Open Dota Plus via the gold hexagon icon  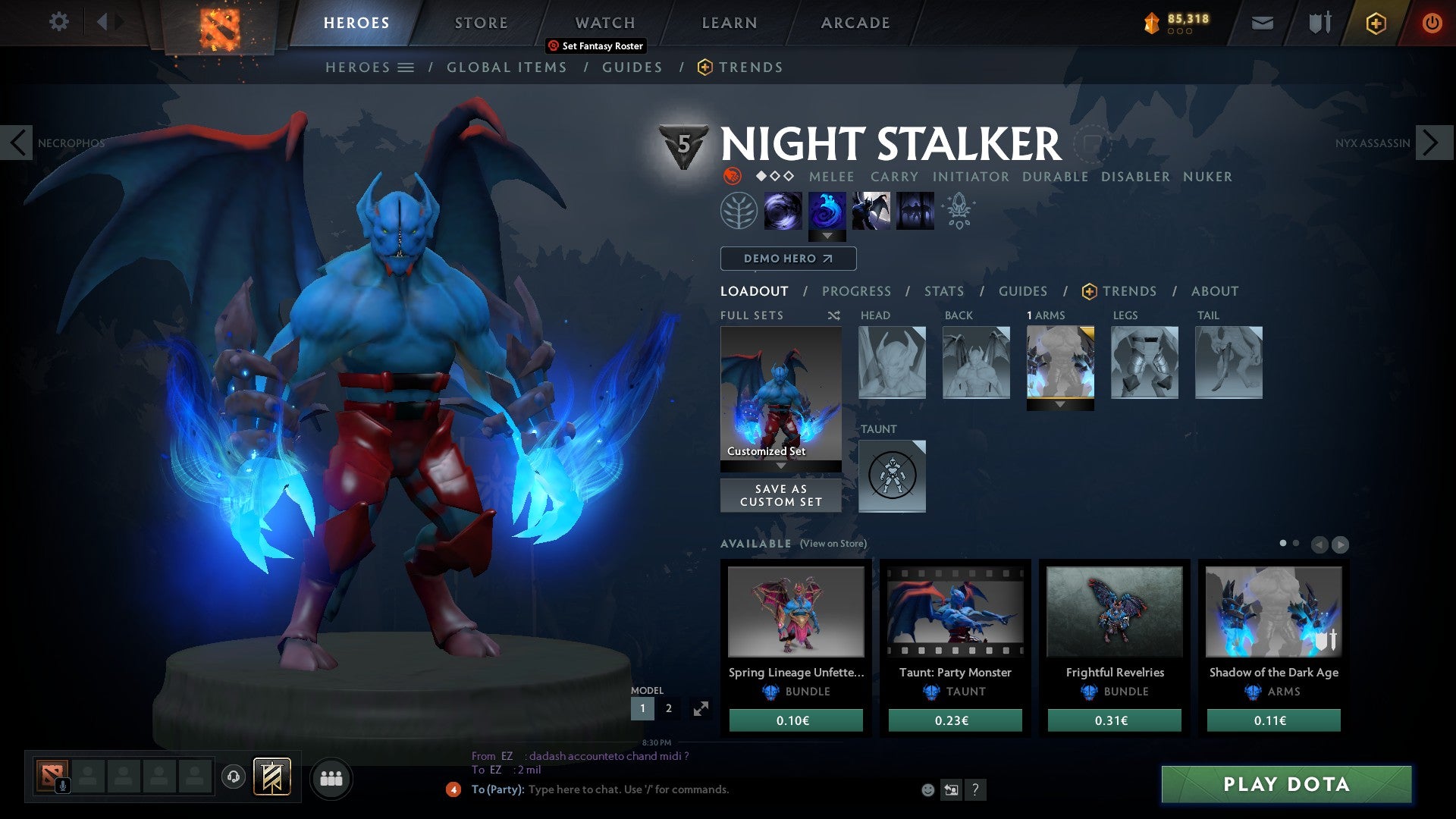1376,23
